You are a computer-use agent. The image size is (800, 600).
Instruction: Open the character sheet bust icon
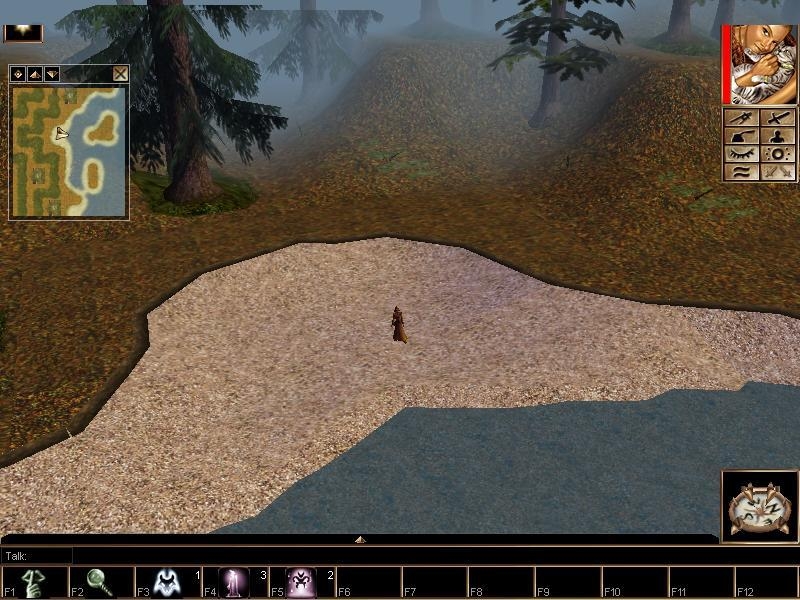click(x=776, y=136)
